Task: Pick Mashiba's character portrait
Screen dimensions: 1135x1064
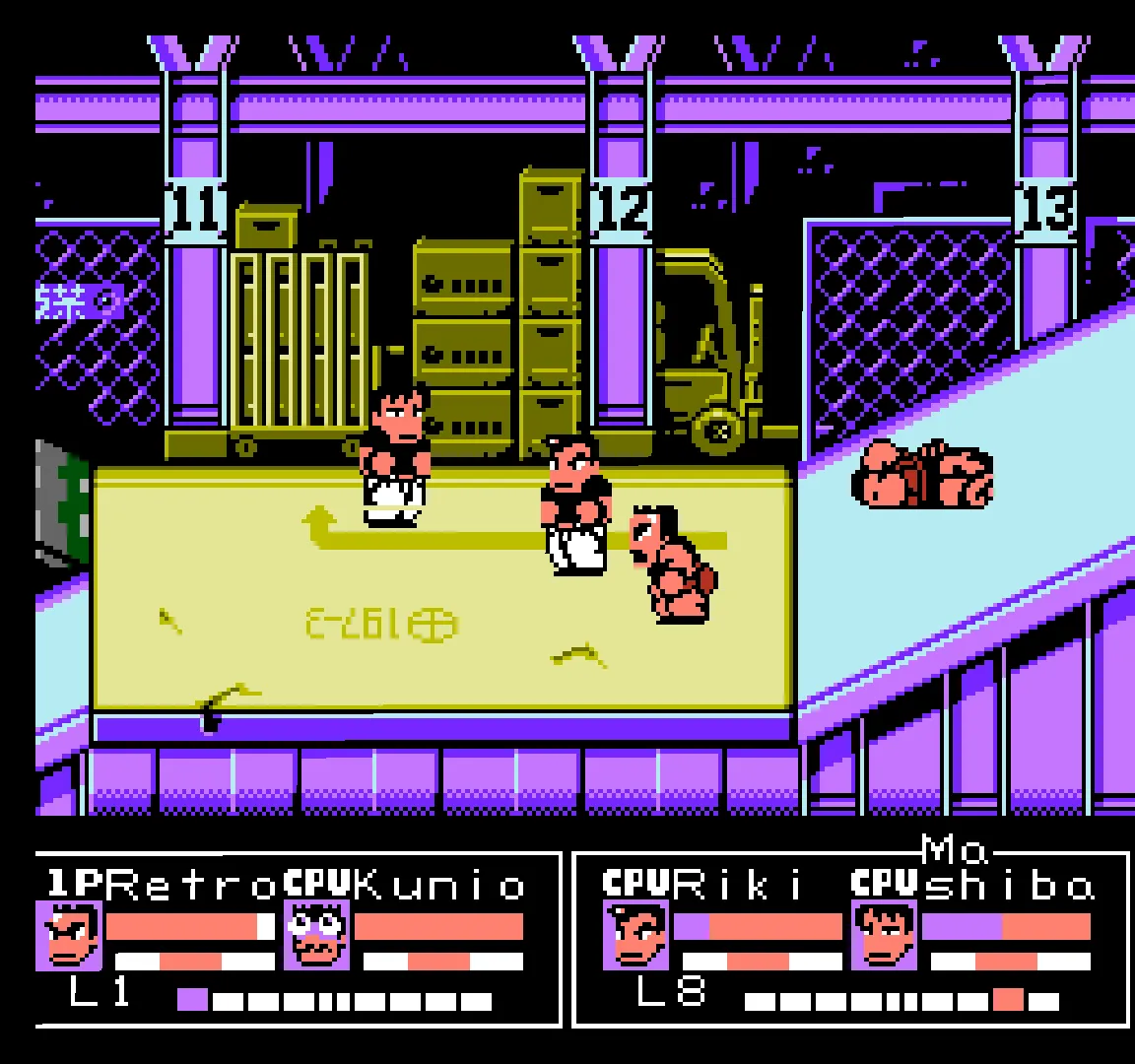Action: tap(884, 937)
